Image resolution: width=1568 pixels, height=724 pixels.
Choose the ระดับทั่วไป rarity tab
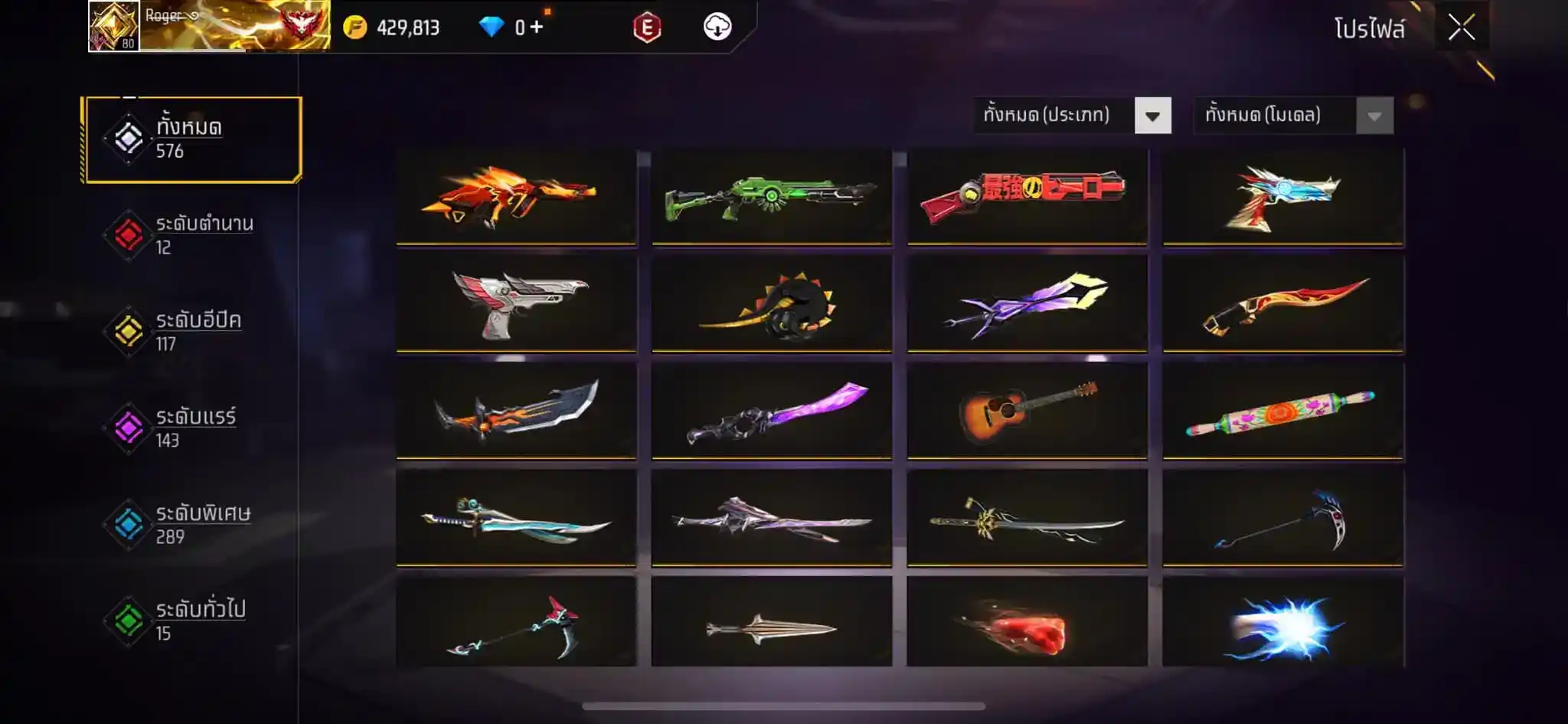click(x=191, y=621)
